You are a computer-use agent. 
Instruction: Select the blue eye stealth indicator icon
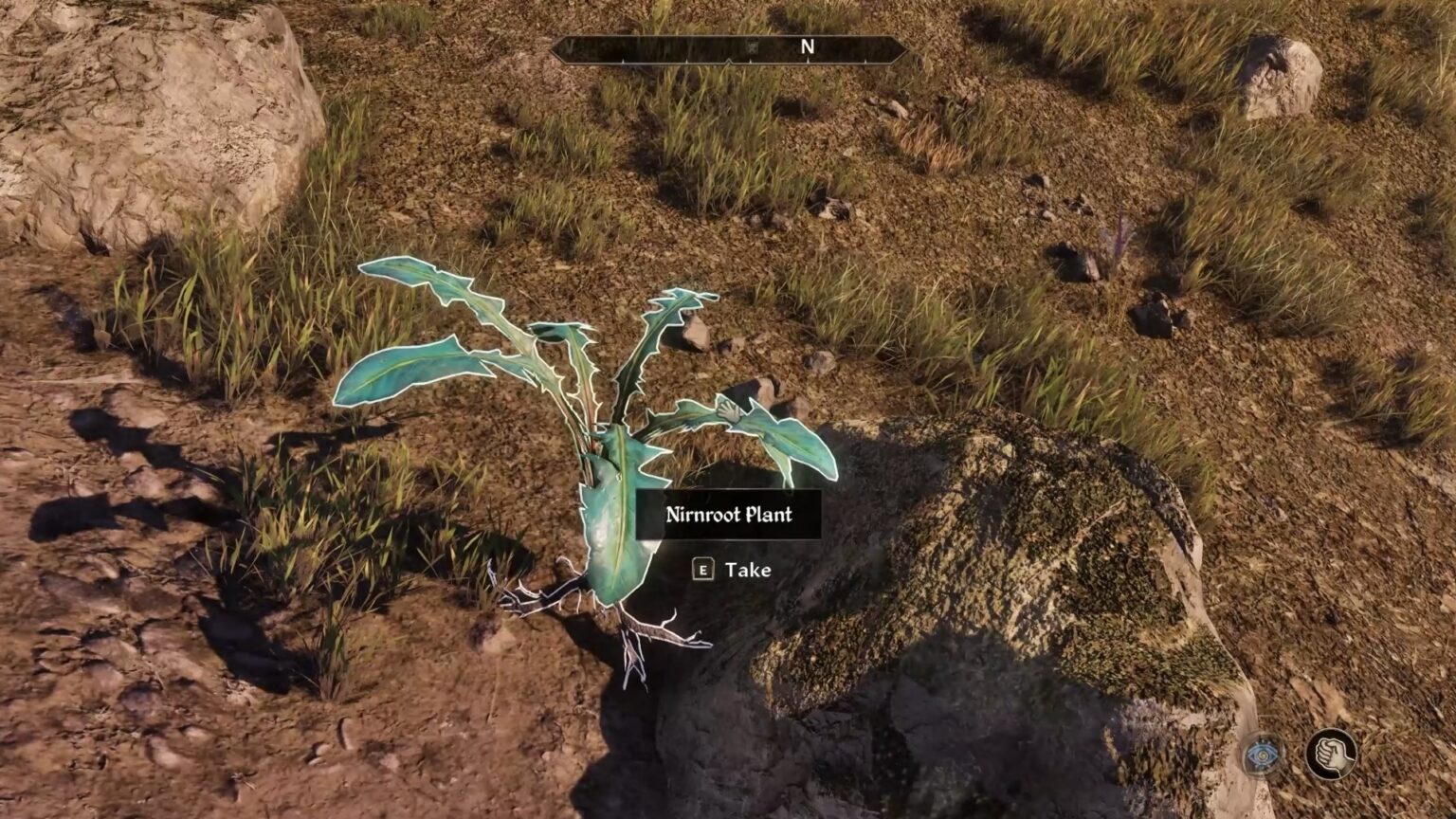tap(1262, 755)
